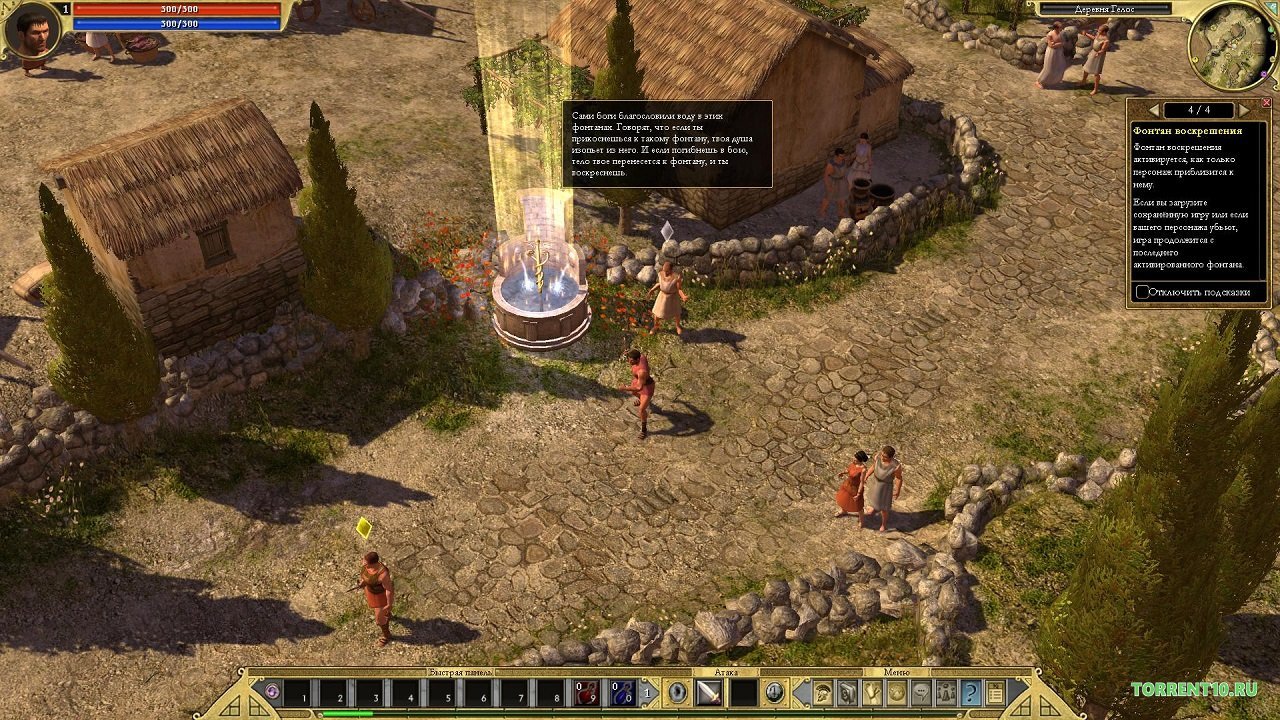This screenshot has height=720, width=1280.
Task: Click the minimap in the top-right corner
Action: click(1232, 45)
